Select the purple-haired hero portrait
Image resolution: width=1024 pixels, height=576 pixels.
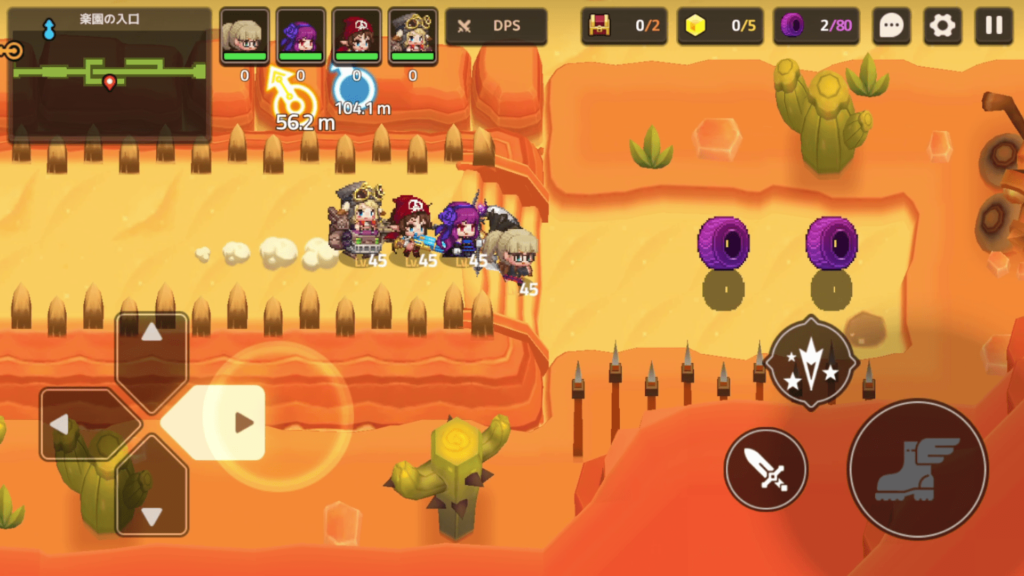pyautogui.click(x=300, y=36)
